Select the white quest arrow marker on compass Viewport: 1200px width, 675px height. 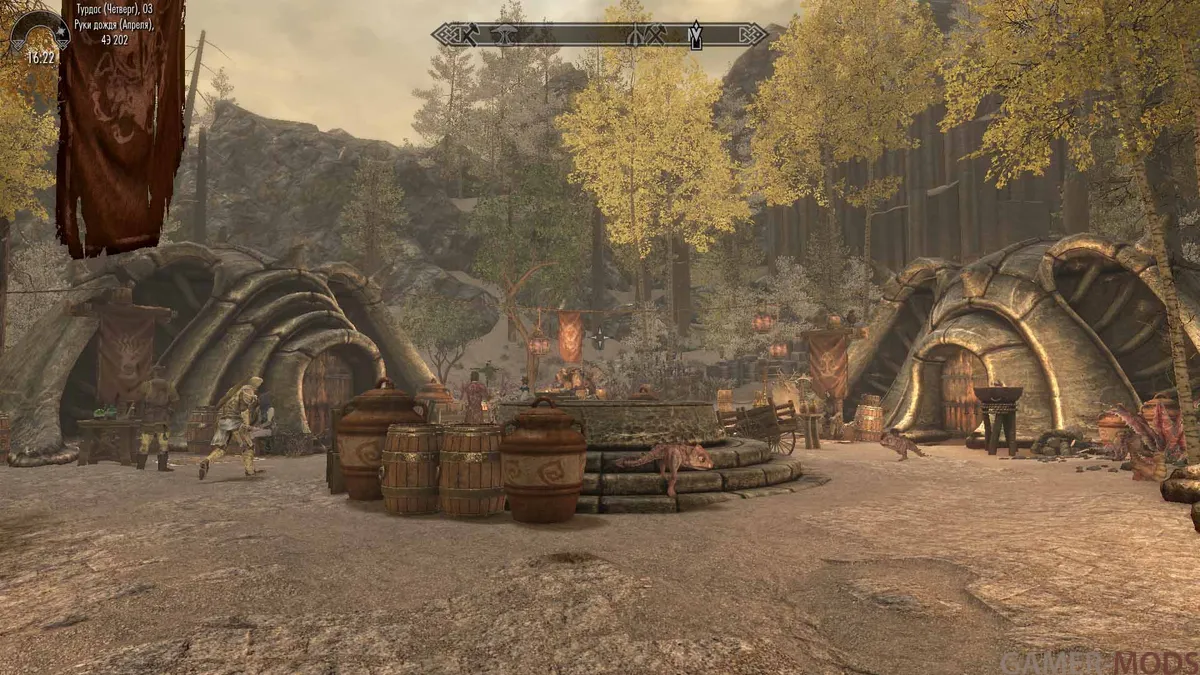[x=694, y=36]
